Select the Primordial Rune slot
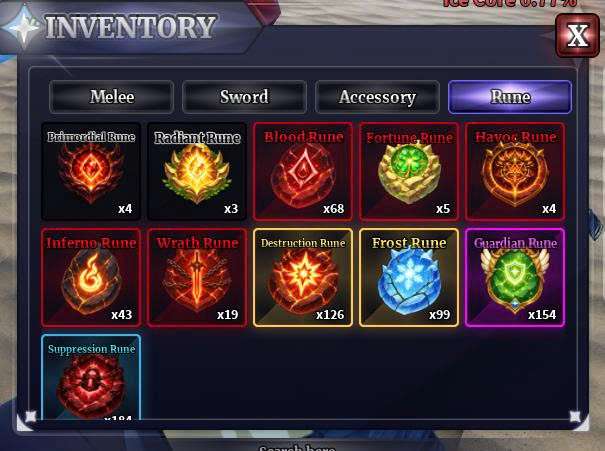The image size is (605, 451). click(x=91, y=171)
